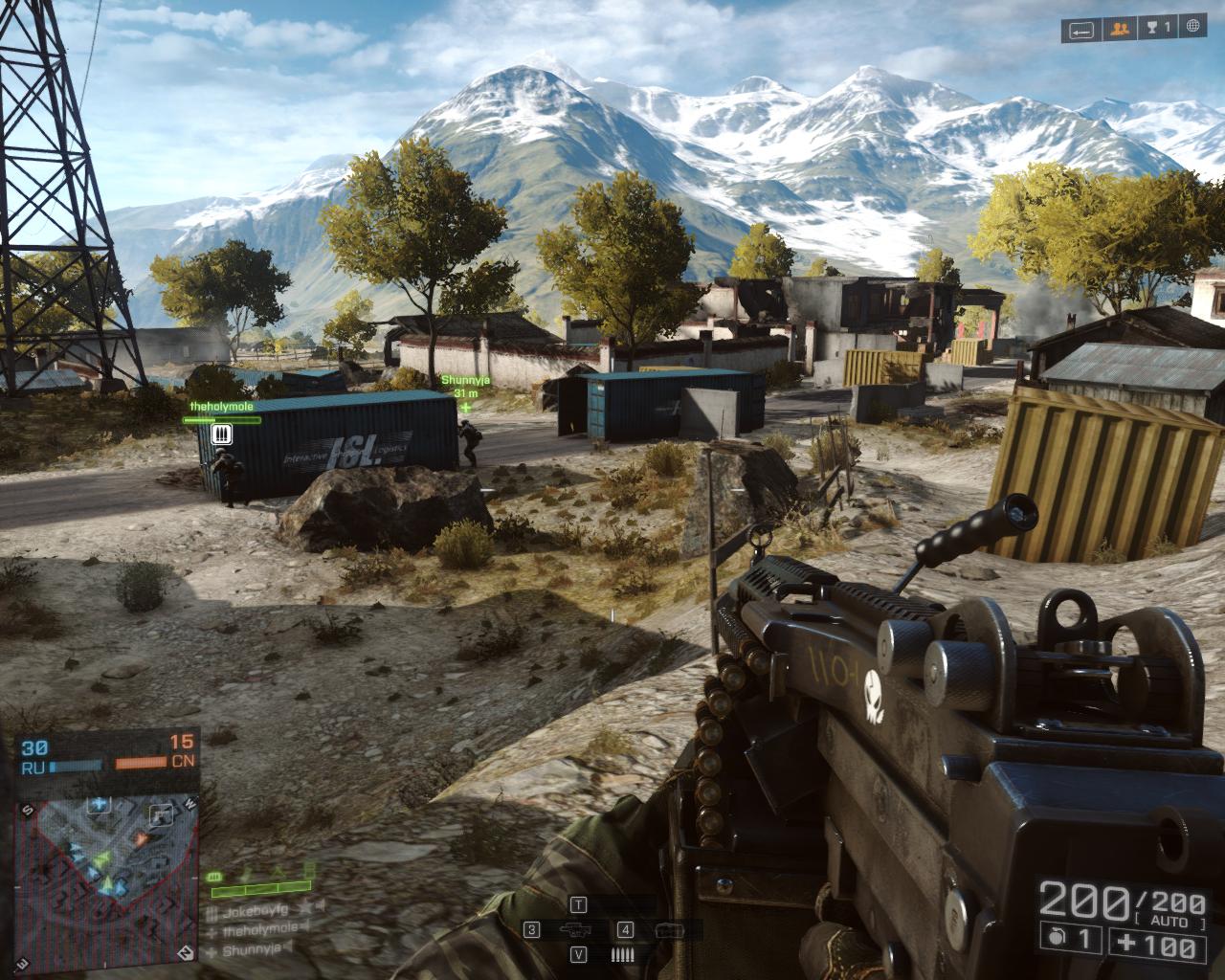The image size is (1225, 980).
Task: Click the orange enemy marker on the minimap
Action: click(x=142, y=840)
